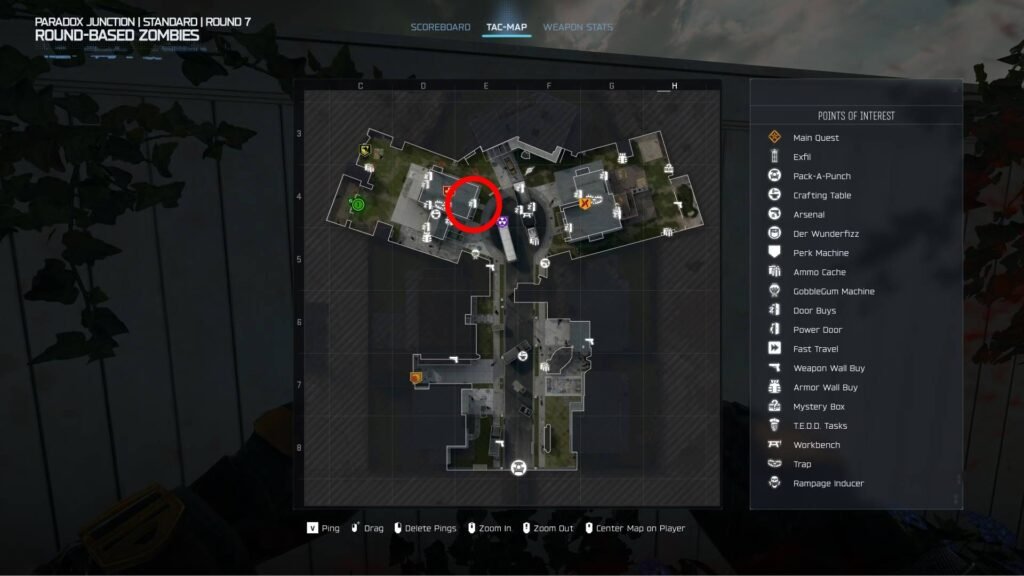Select the Perk Machine legend entry

click(x=820, y=253)
